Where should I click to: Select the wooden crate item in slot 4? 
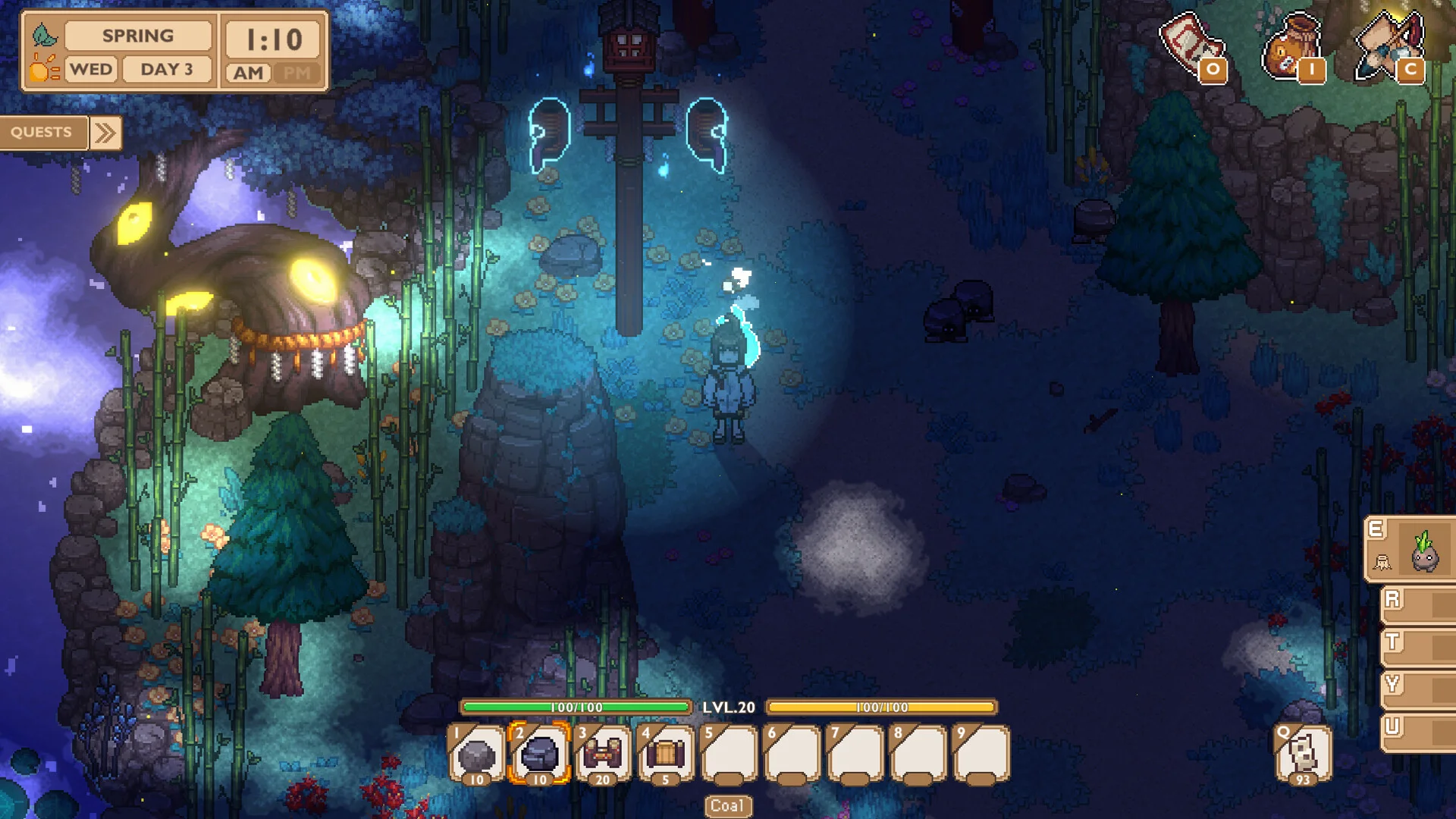[665, 754]
